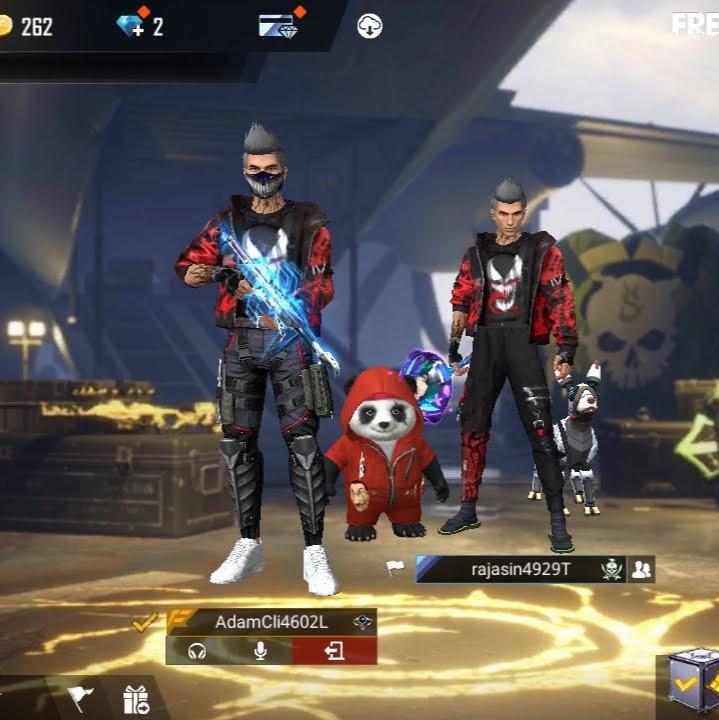
Task: Open the flag icon in bottom bar
Action: click(80, 697)
